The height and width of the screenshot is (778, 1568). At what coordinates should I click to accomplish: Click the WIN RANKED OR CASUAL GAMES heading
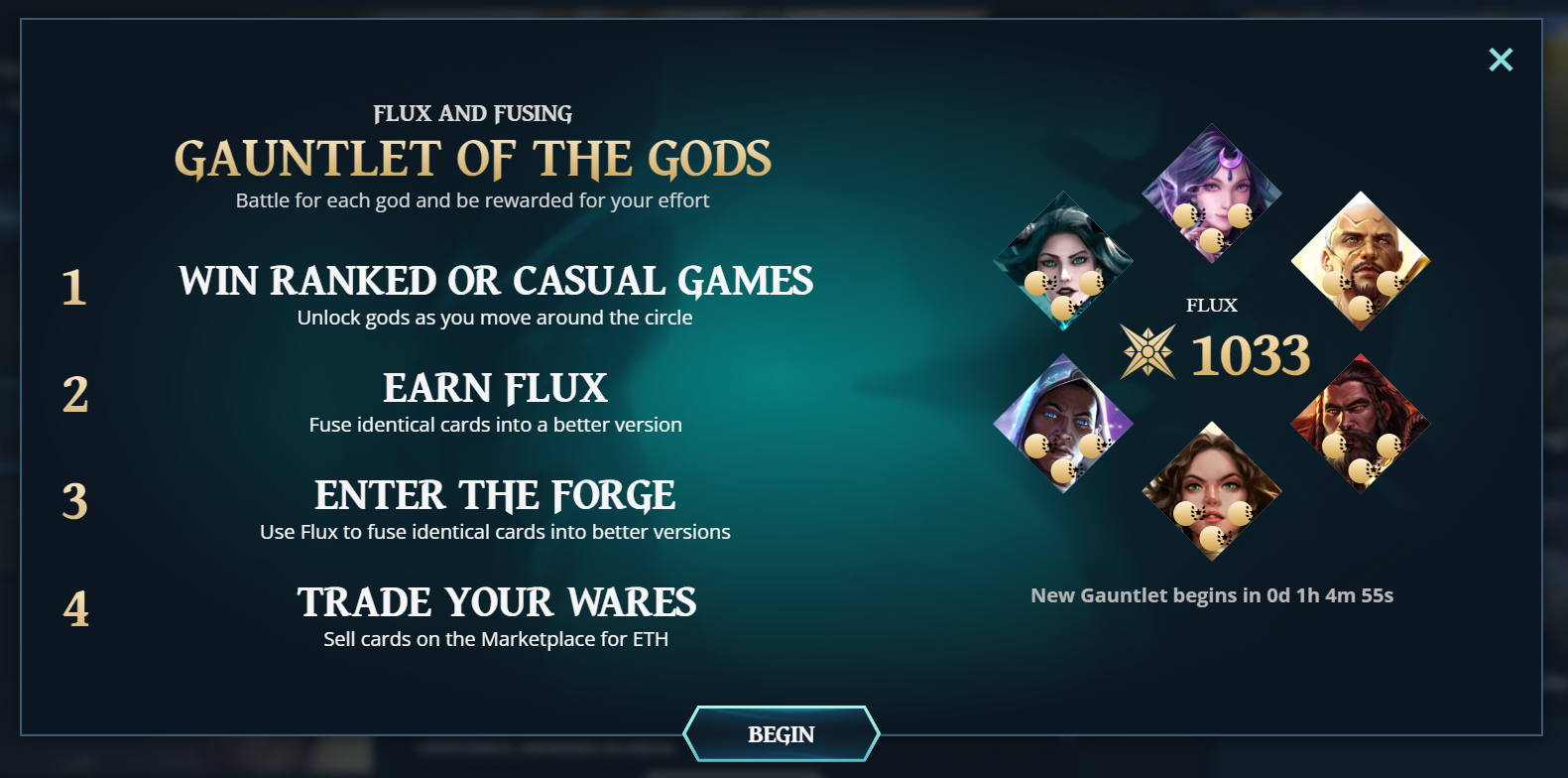(x=495, y=281)
